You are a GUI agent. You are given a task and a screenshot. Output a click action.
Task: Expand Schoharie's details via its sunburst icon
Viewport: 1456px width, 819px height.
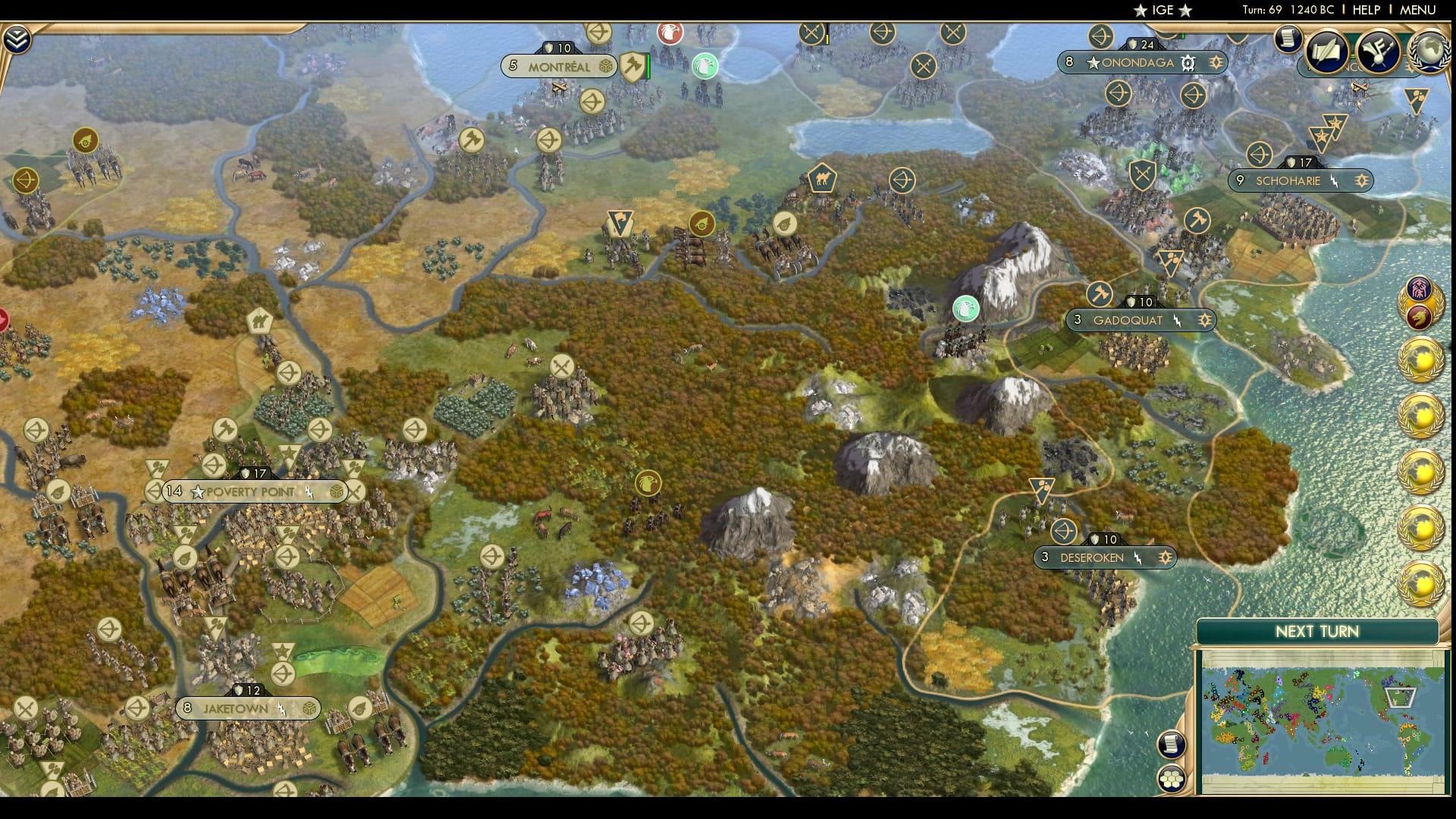click(1363, 181)
